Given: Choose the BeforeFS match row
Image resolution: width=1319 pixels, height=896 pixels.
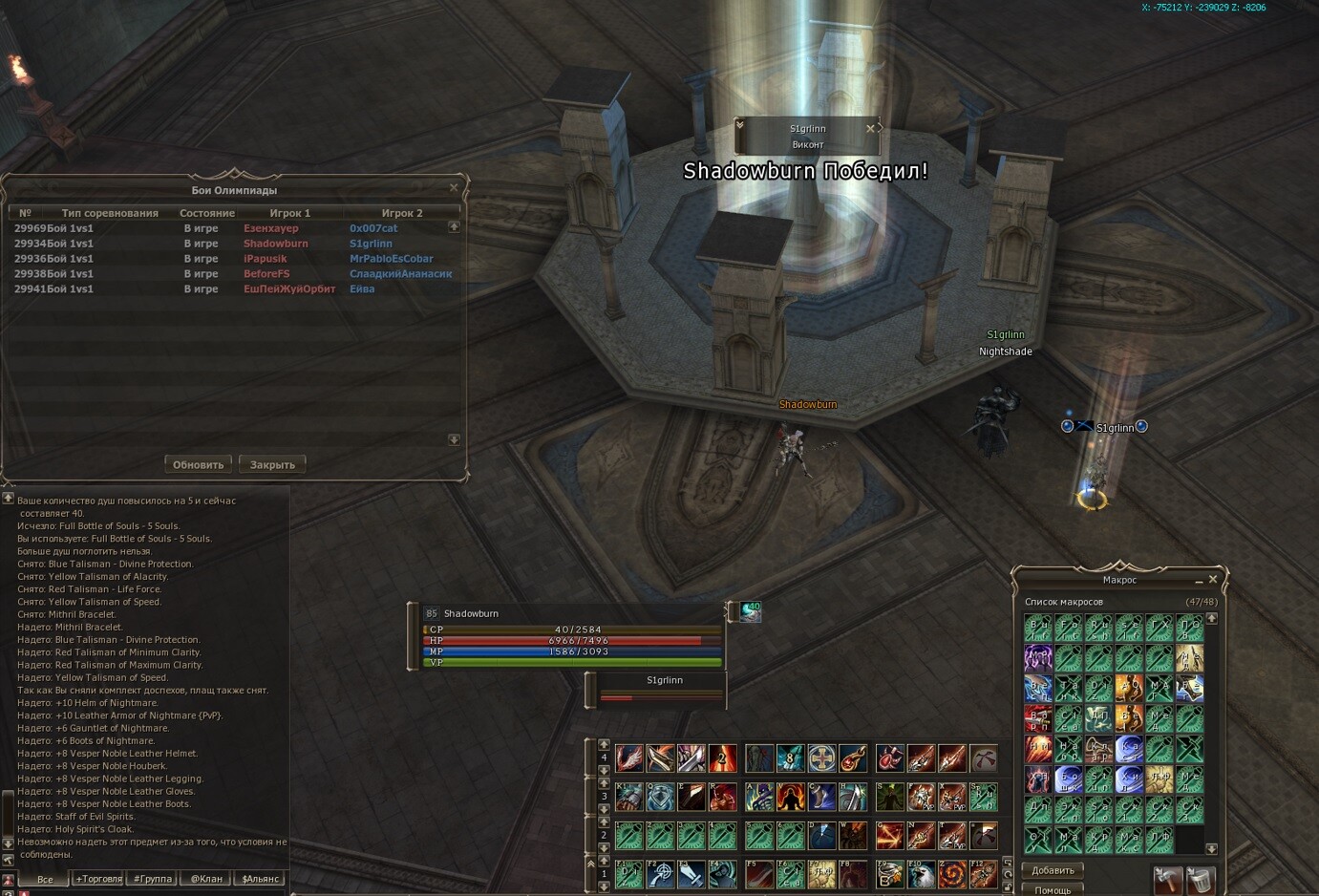Looking at the screenshot, I should click(229, 274).
